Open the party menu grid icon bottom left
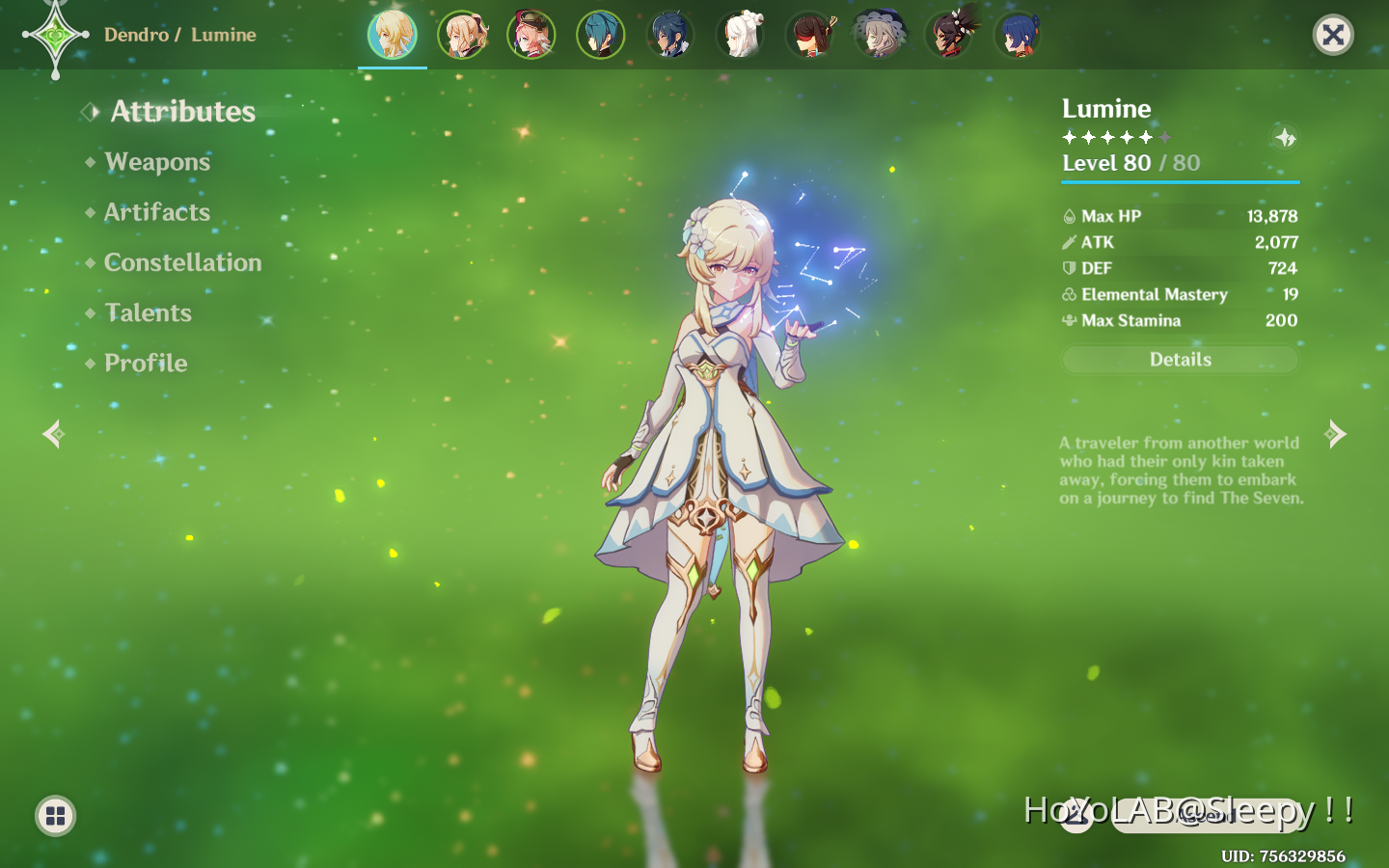Image resolution: width=1389 pixels, height=868 pixels. [x=54, y=816]
